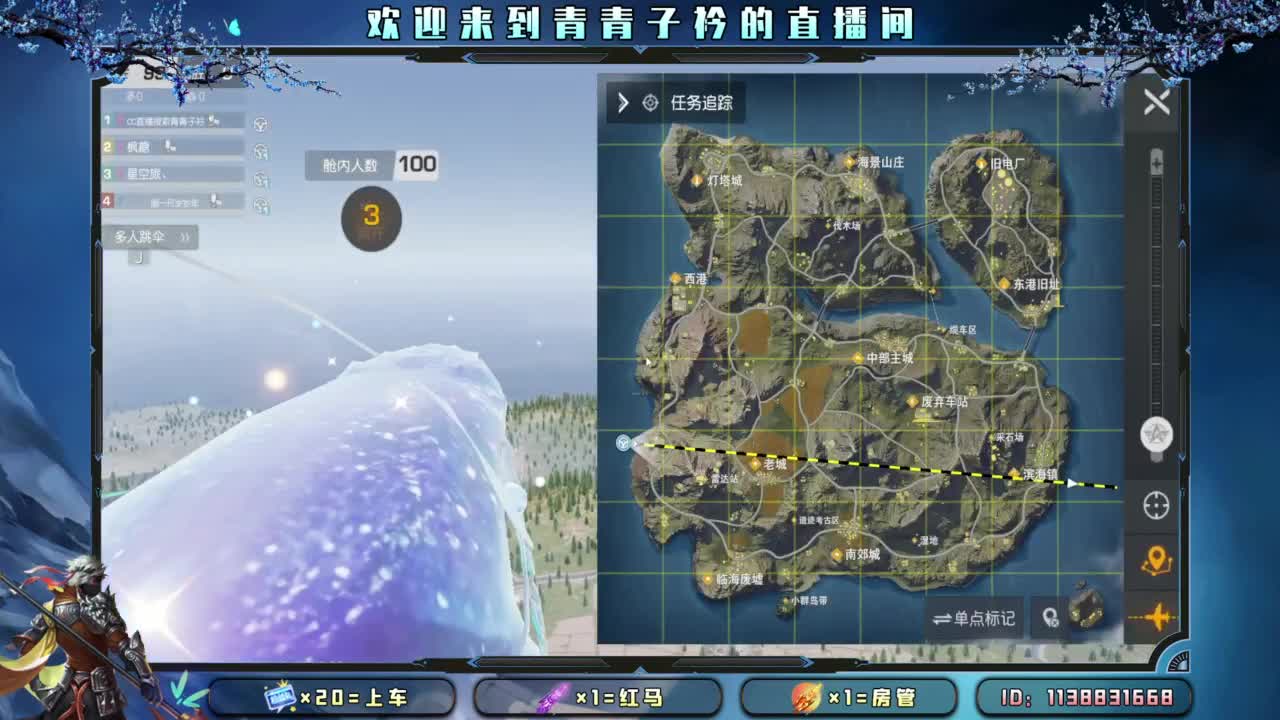Screen dimensions: 1280x720
Task: Click the zoom-in plus icon above the slider
Action: tap(1156, 160)
